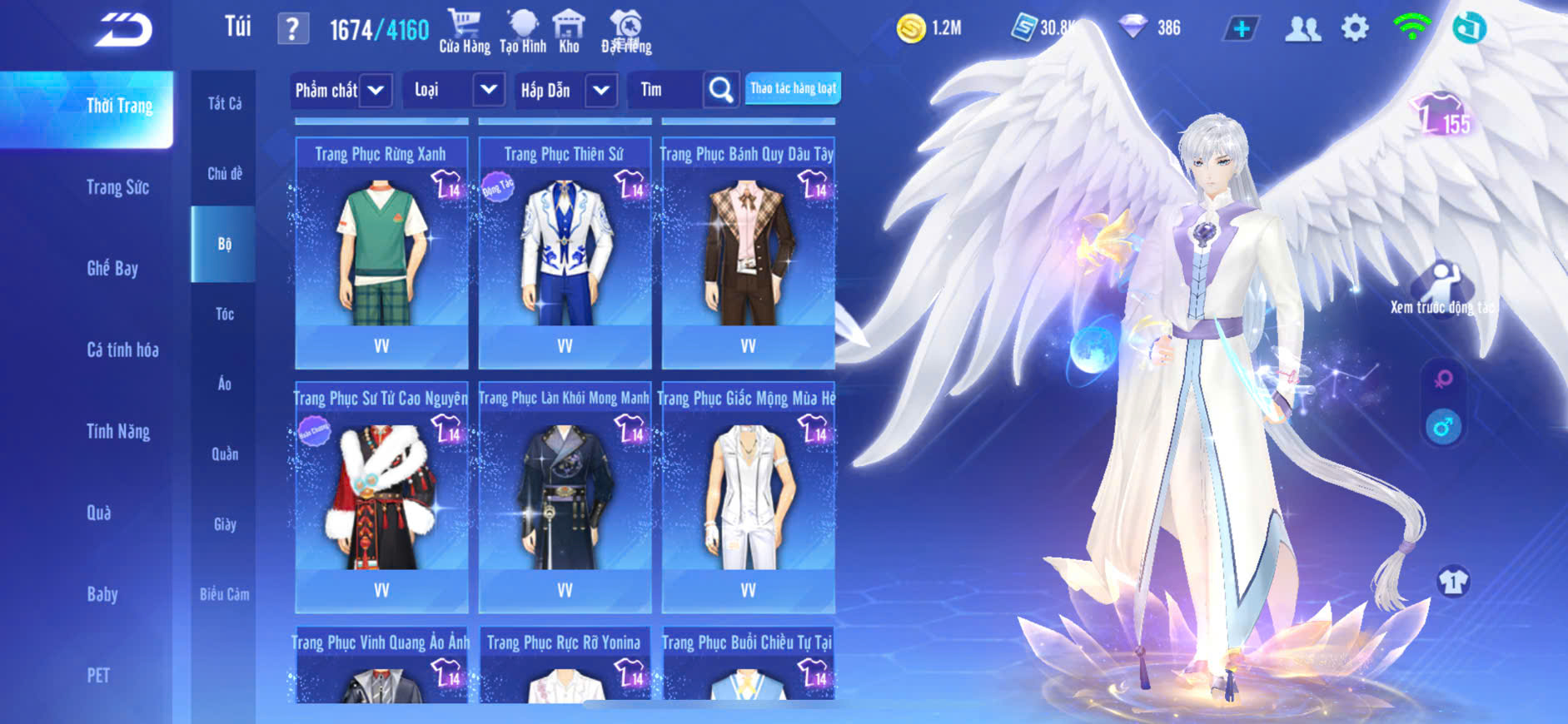Screen dimensions: 1568x724
Task: Open the Kho storage
Action: (x=569, y=32)
